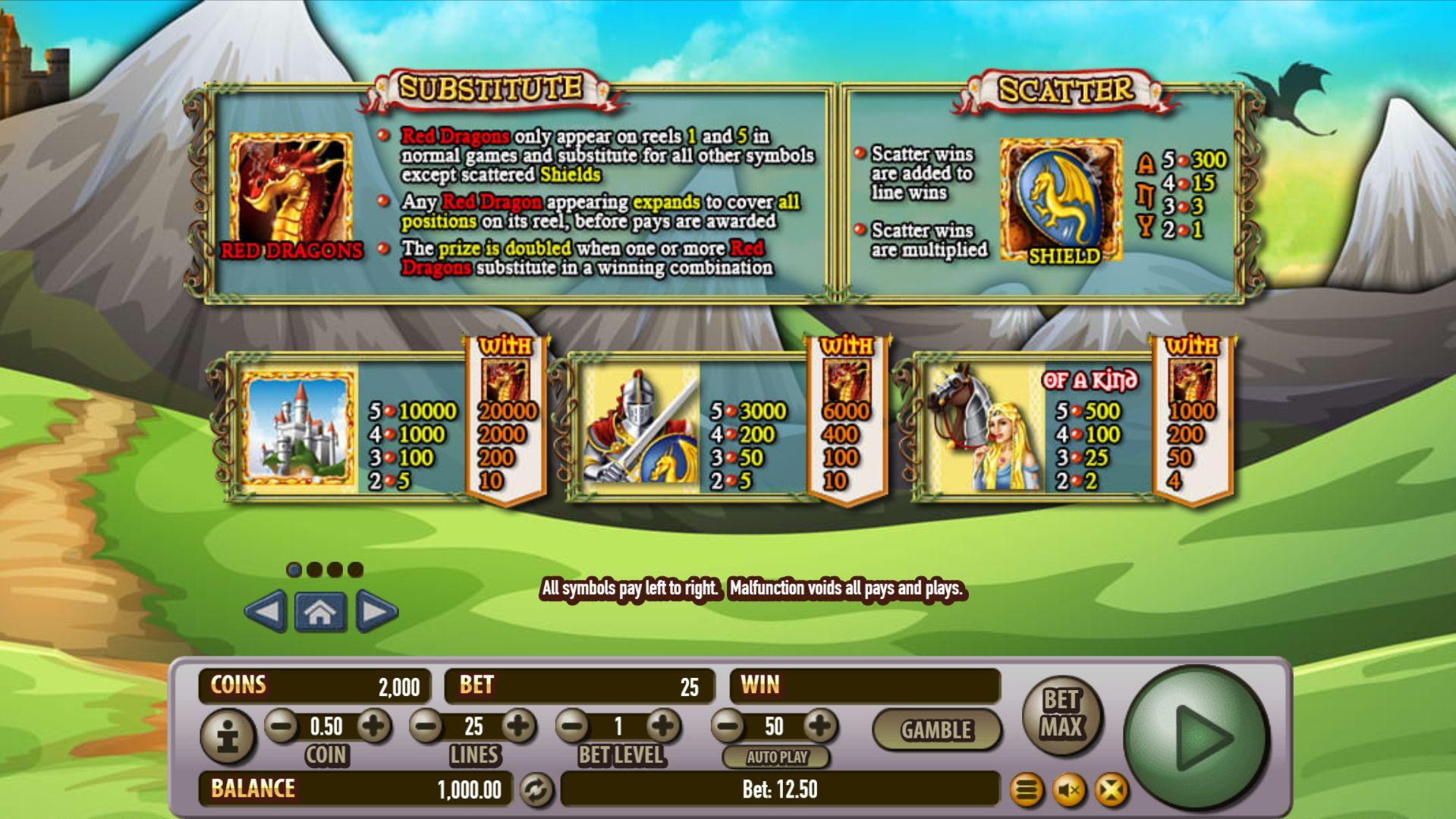
Task: Go to the previous paytable page
Action: 266,611
